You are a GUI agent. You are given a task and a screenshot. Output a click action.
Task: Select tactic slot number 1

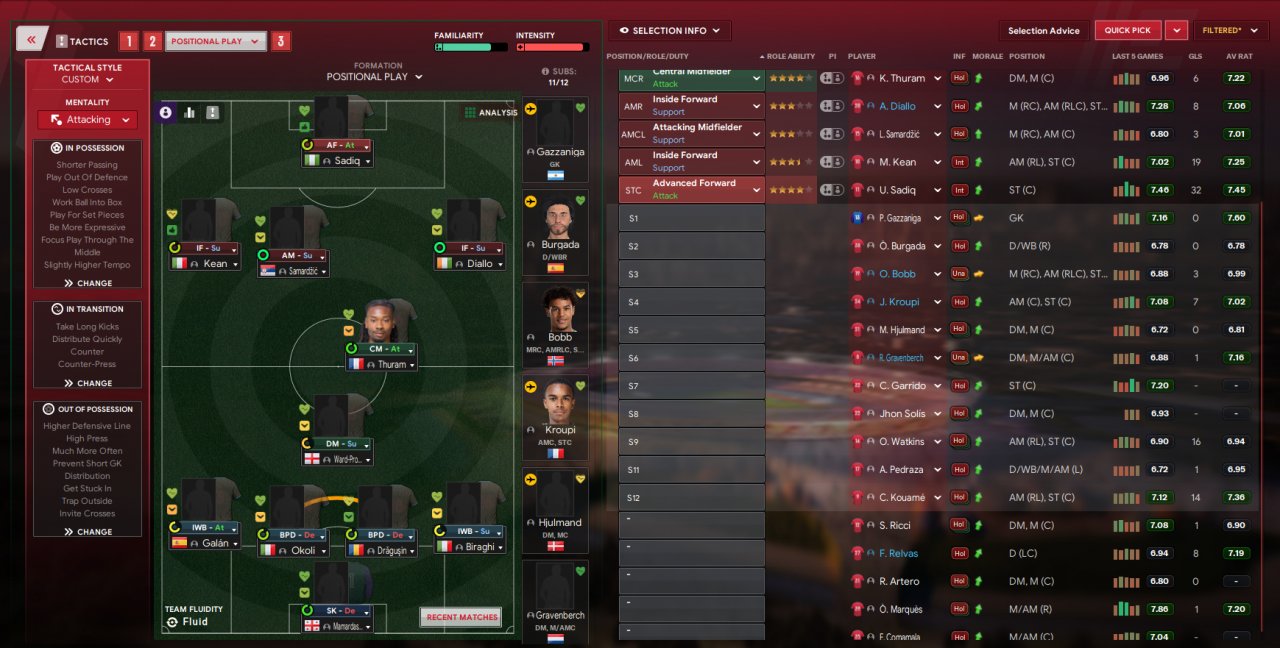[x=128, y=41]
